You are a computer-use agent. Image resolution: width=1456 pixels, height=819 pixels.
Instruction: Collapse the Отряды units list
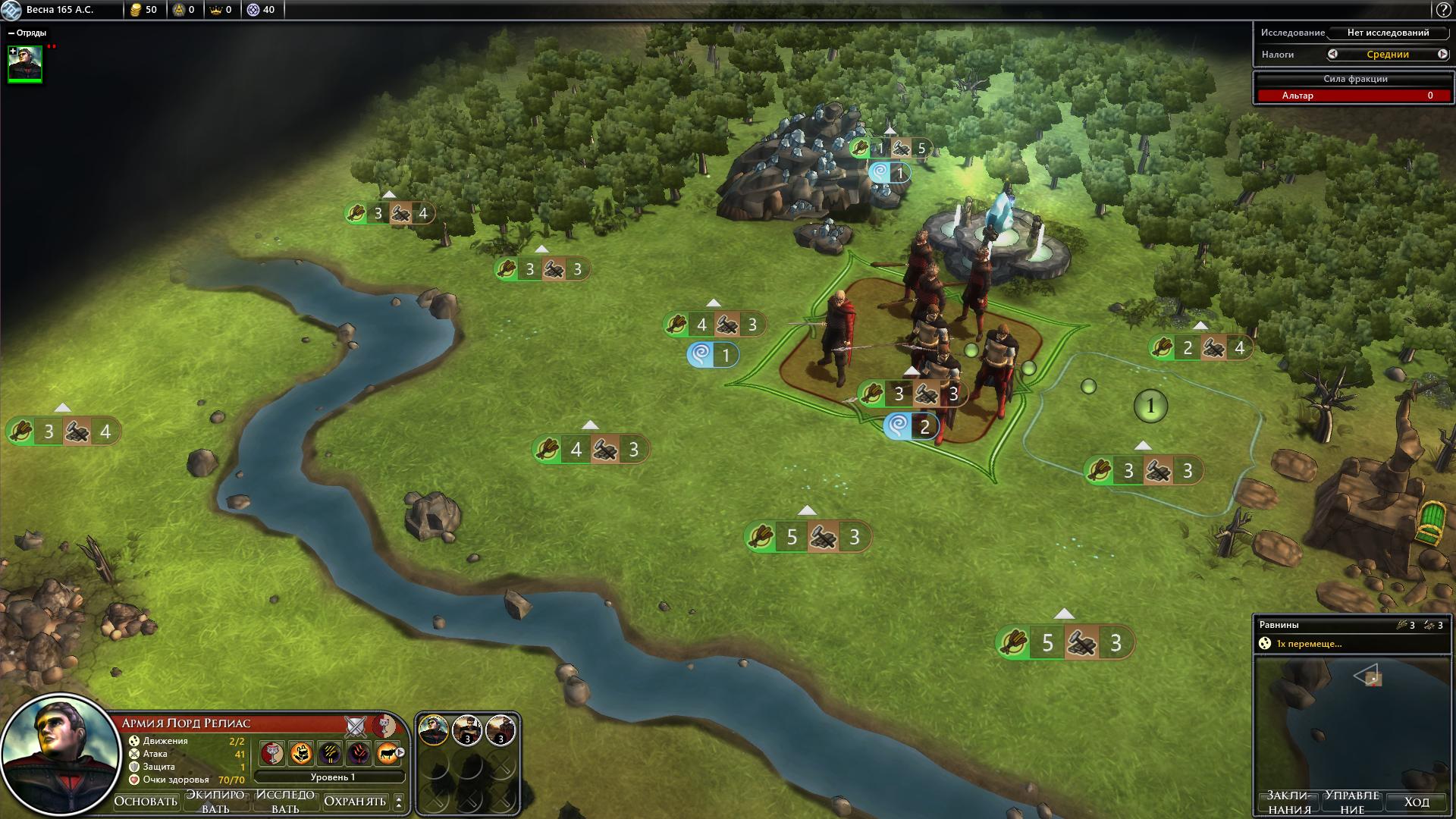pyautogui.click(x=11, y=33)
